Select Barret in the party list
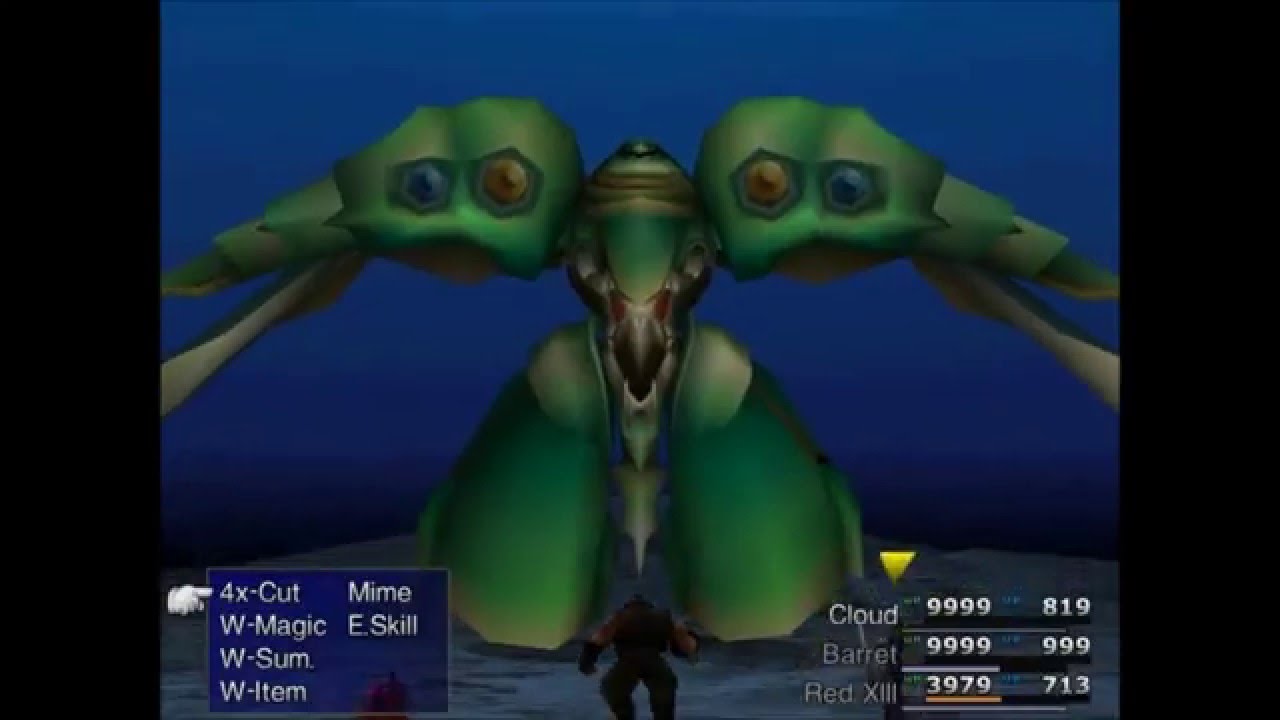This screenshot has width=1280, height=720. pos(859,654)
